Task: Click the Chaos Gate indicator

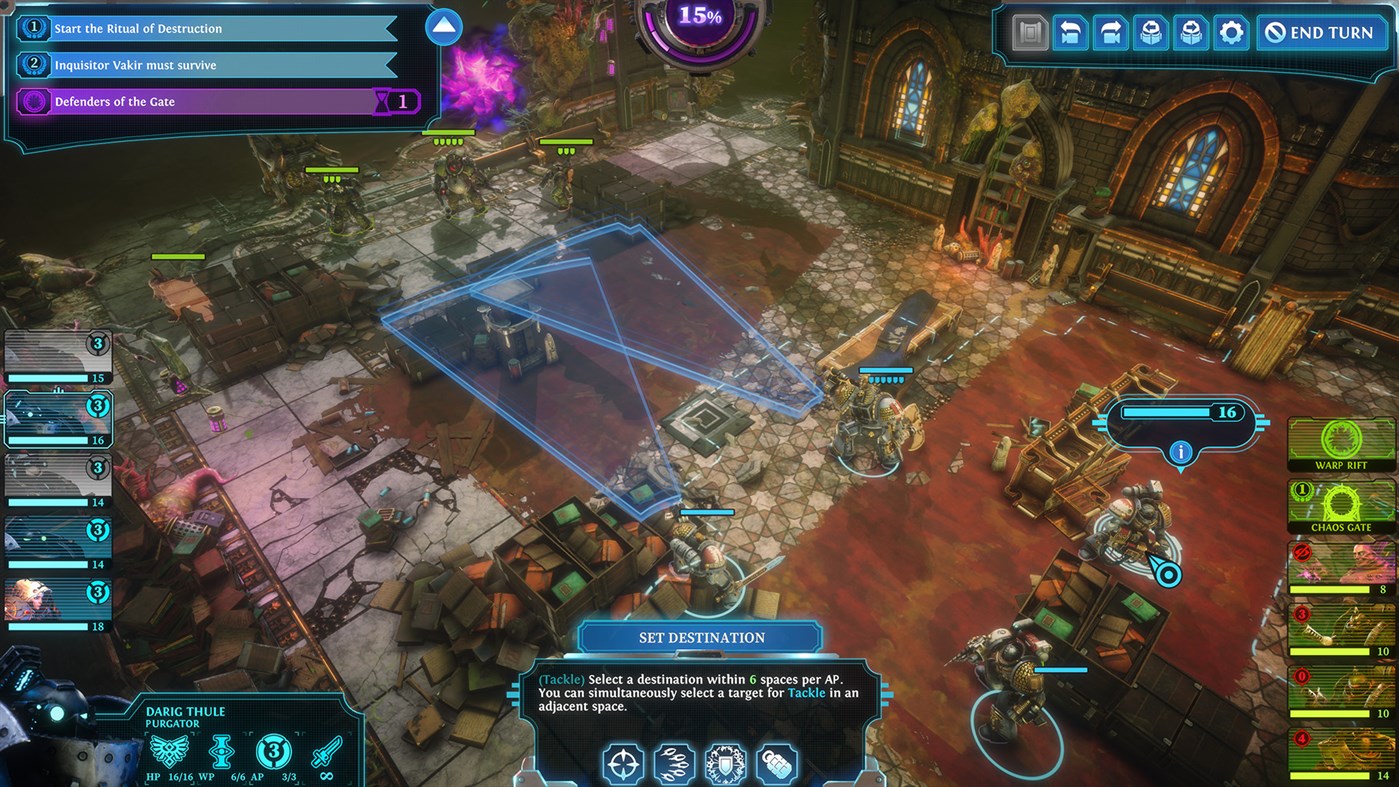Action: coord(1340,505)
